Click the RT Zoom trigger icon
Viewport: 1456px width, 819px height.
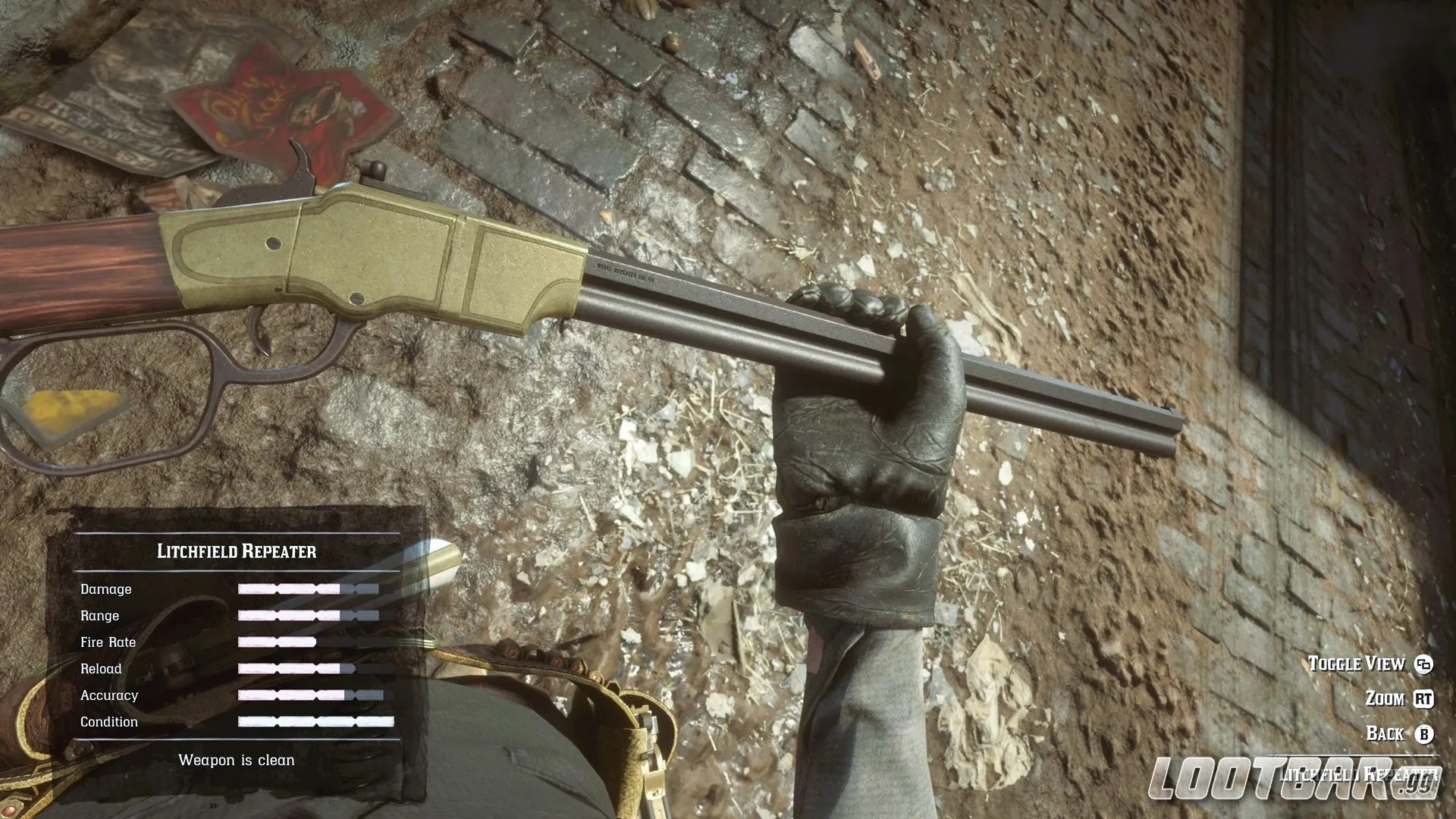(x=1423, y=698)
